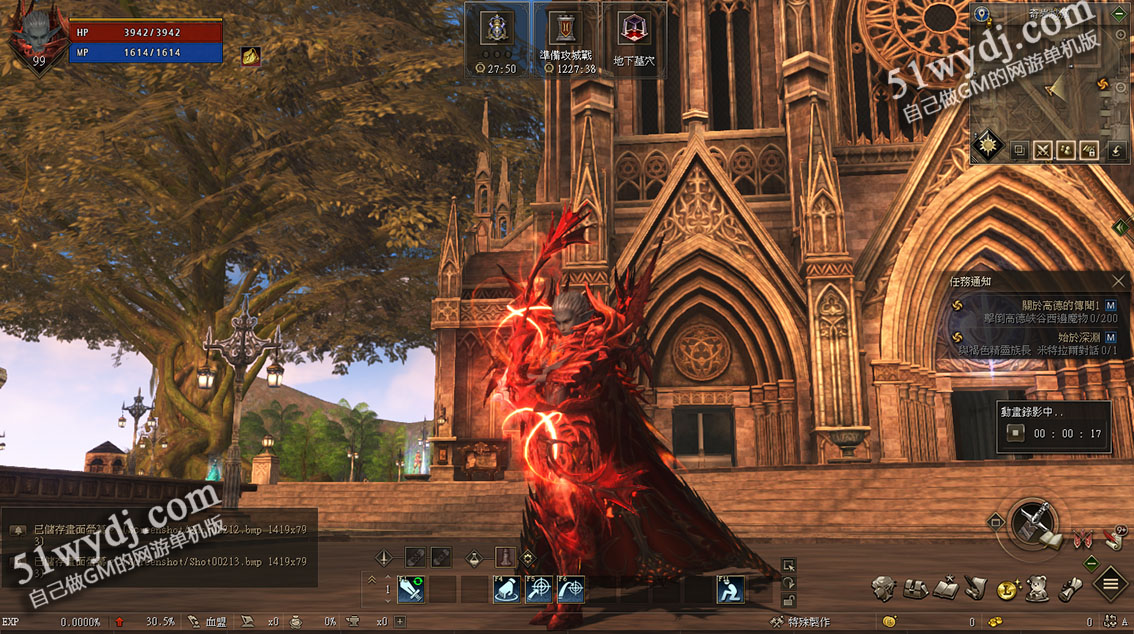
Task: Open the siege war preparation (準備攻城戰) event
Action: coord(566,38)
